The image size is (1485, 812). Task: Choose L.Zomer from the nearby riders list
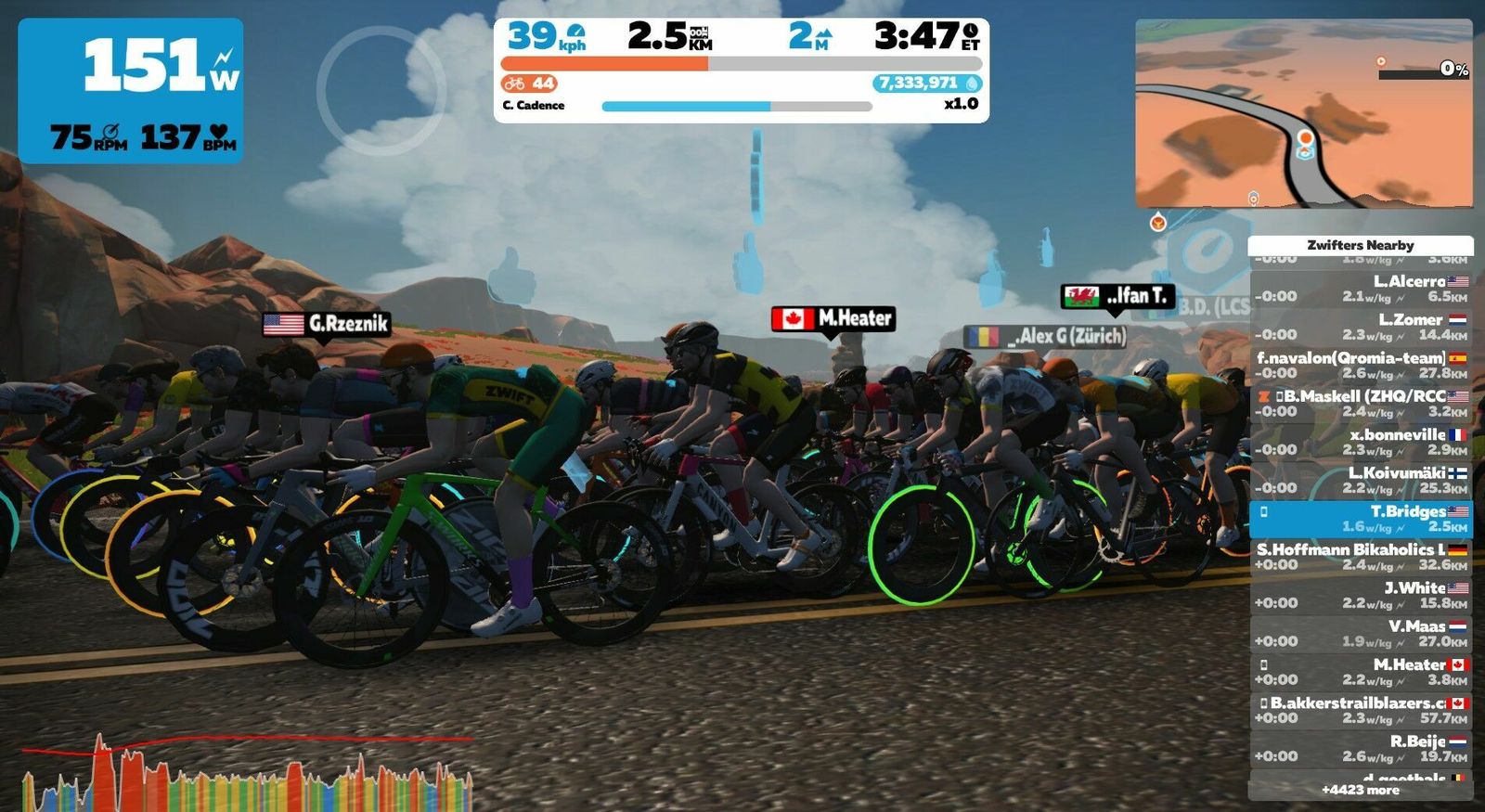coord(1361,327)
